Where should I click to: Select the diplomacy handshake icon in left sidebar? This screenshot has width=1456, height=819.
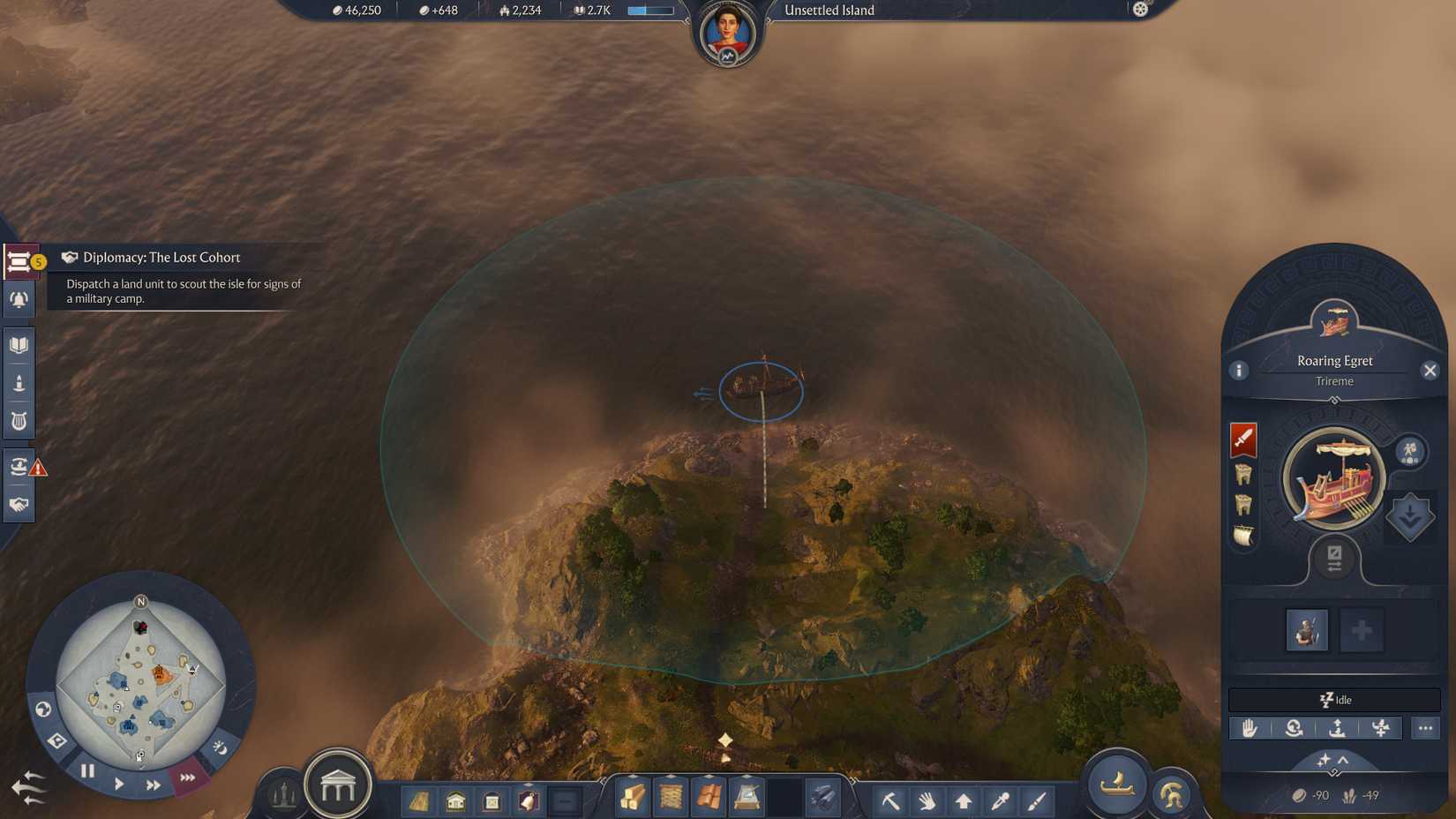(x=19, y=504)
